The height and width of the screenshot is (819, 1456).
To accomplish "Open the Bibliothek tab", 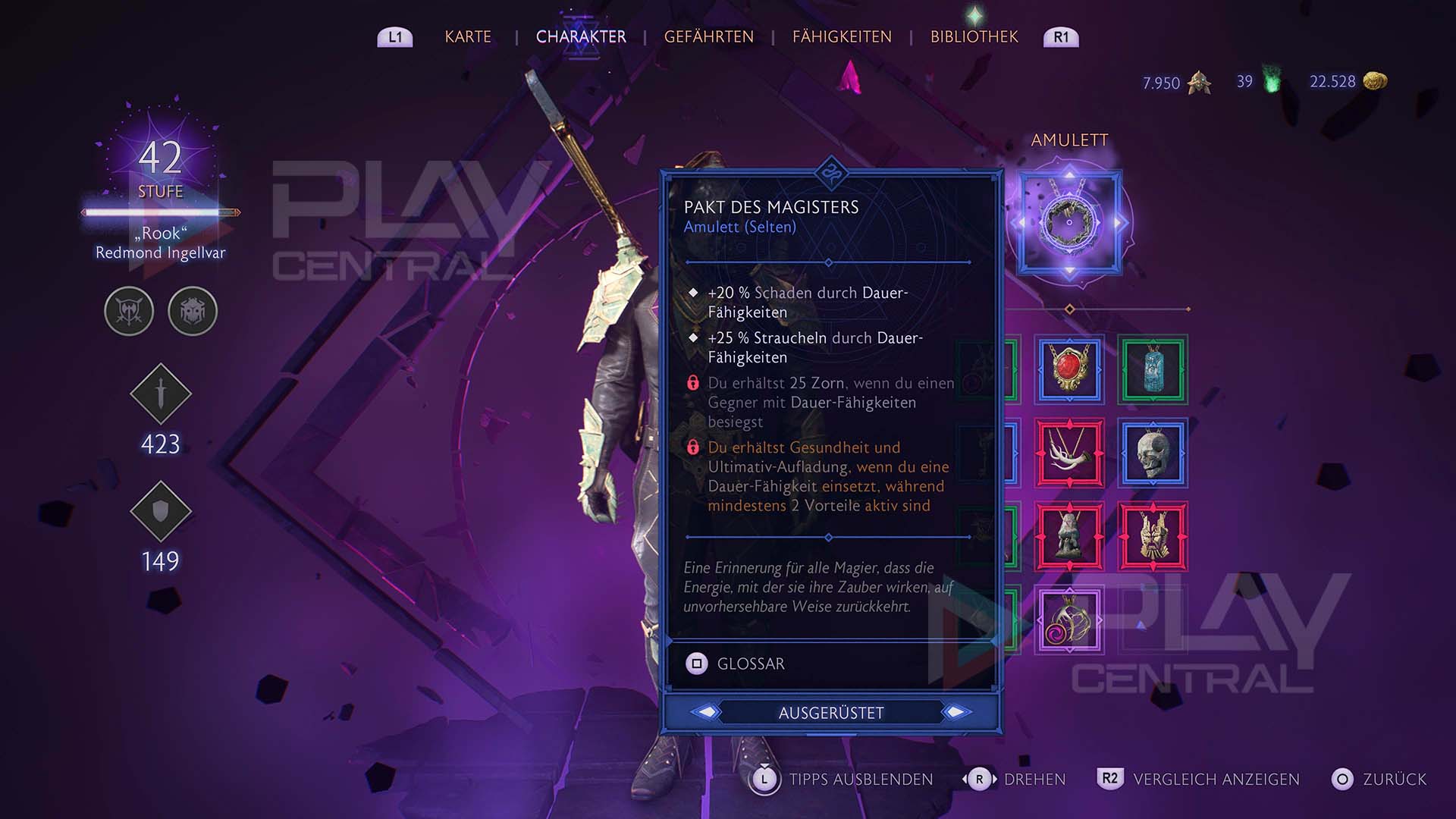I will tap(974, 37).
